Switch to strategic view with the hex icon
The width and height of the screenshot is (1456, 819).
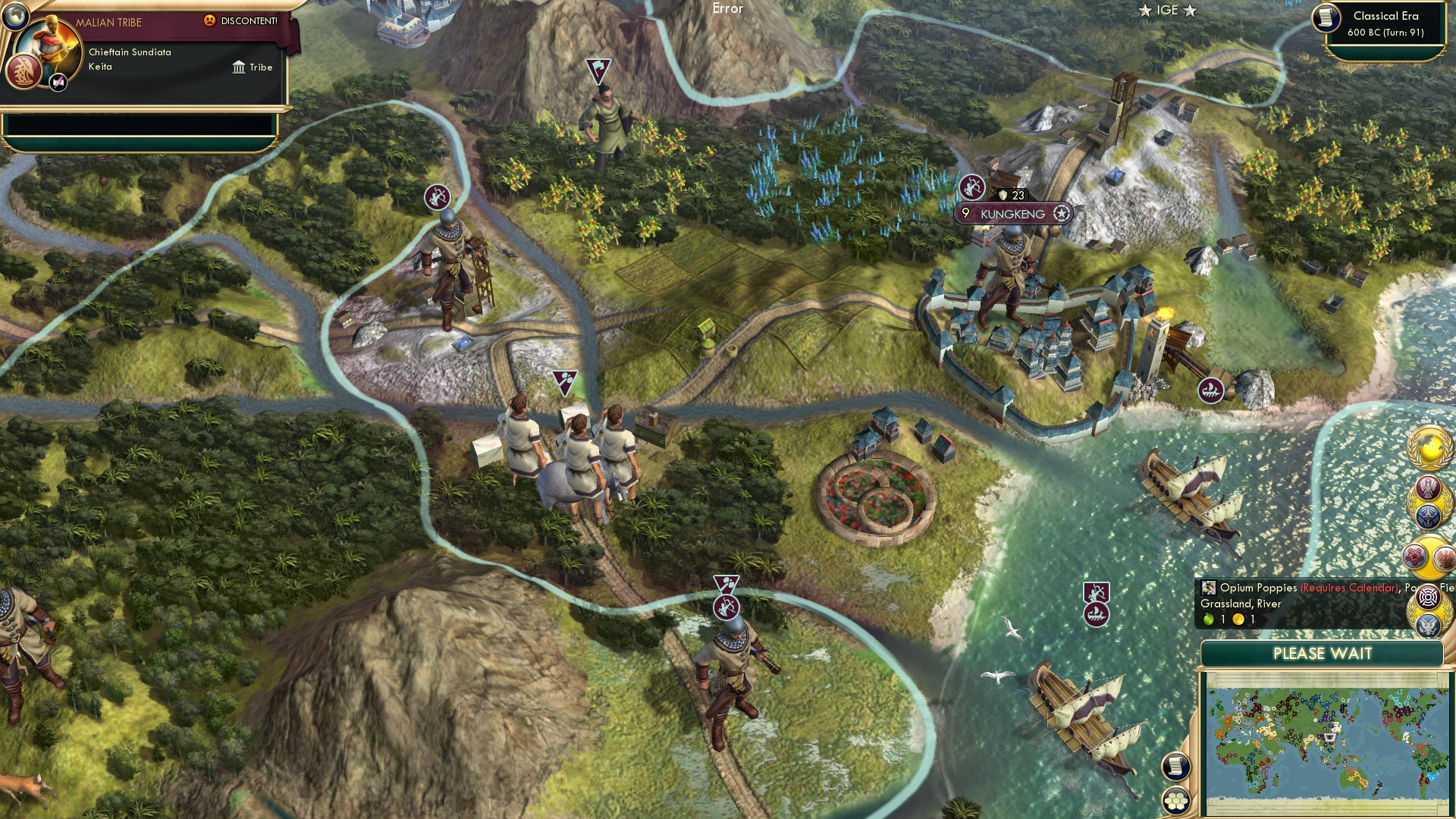1178,802
